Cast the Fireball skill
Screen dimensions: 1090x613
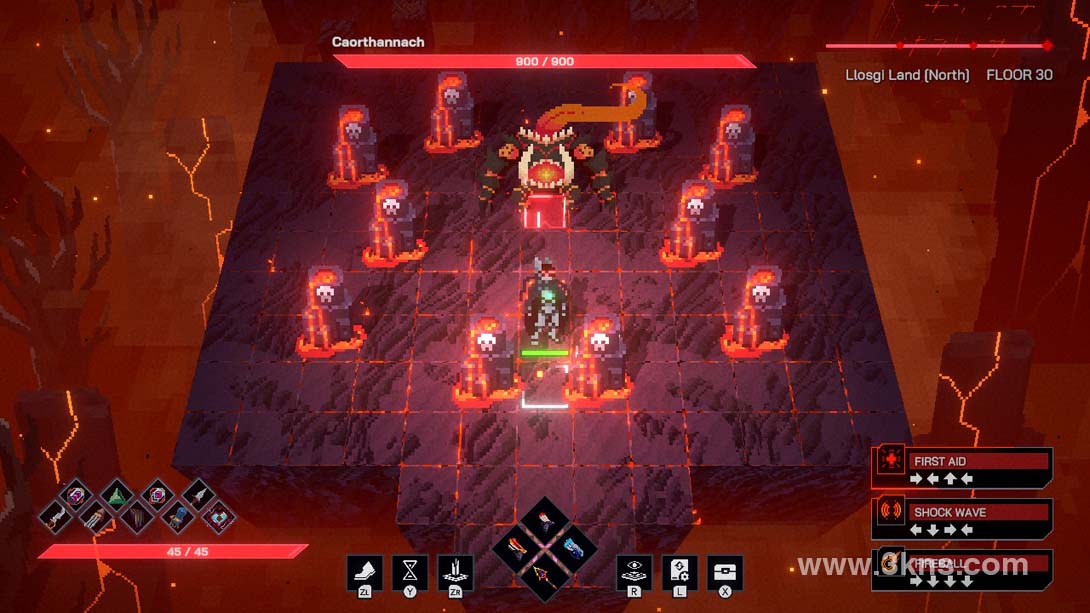pyautogui.click(x=962, y=570)
